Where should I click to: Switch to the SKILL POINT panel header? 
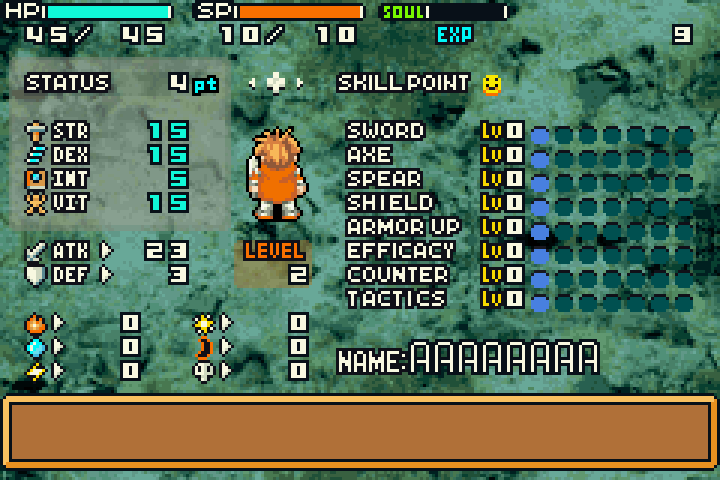403,83
